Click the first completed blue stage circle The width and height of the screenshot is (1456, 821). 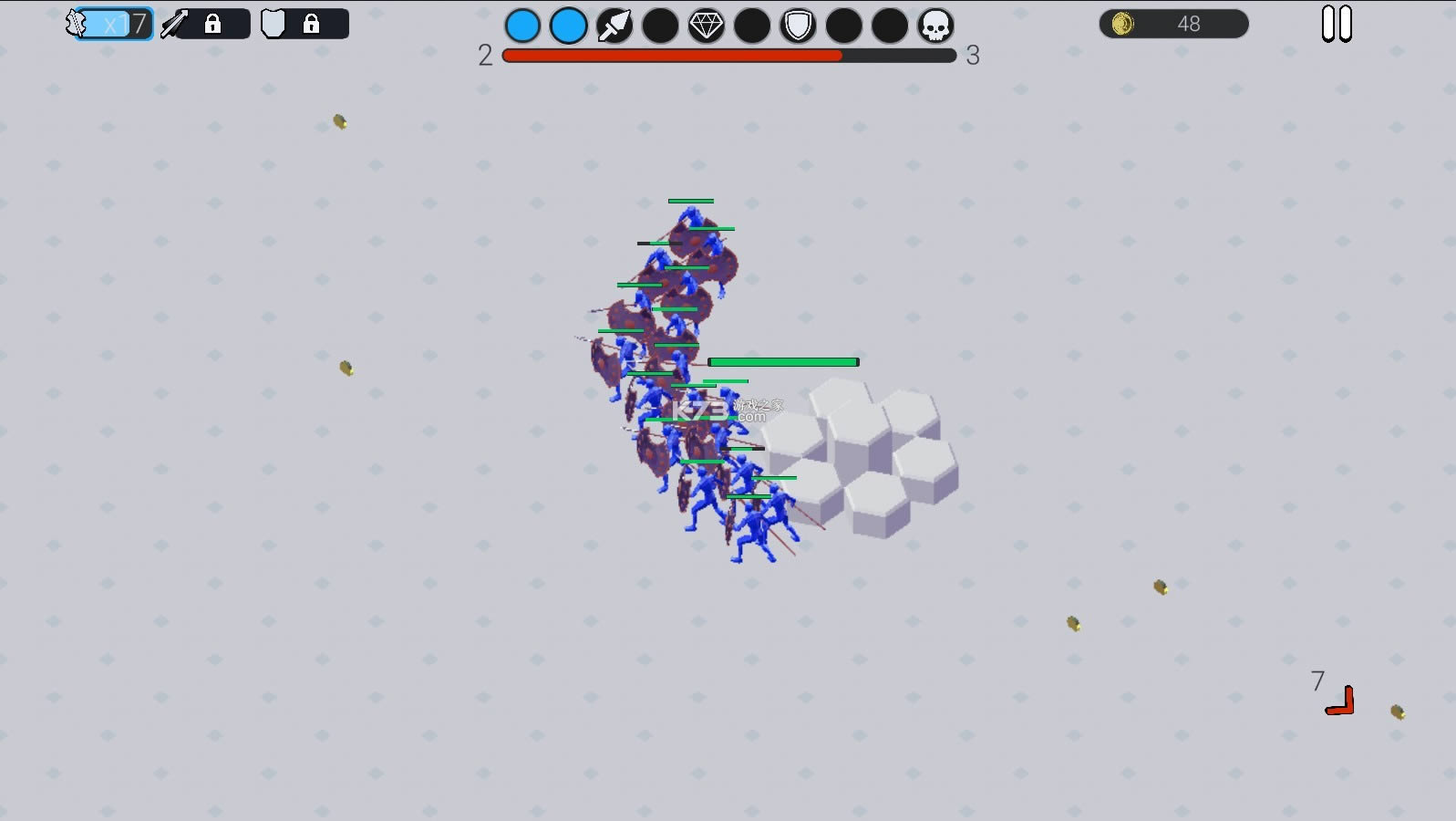click(x=523, y=26)
